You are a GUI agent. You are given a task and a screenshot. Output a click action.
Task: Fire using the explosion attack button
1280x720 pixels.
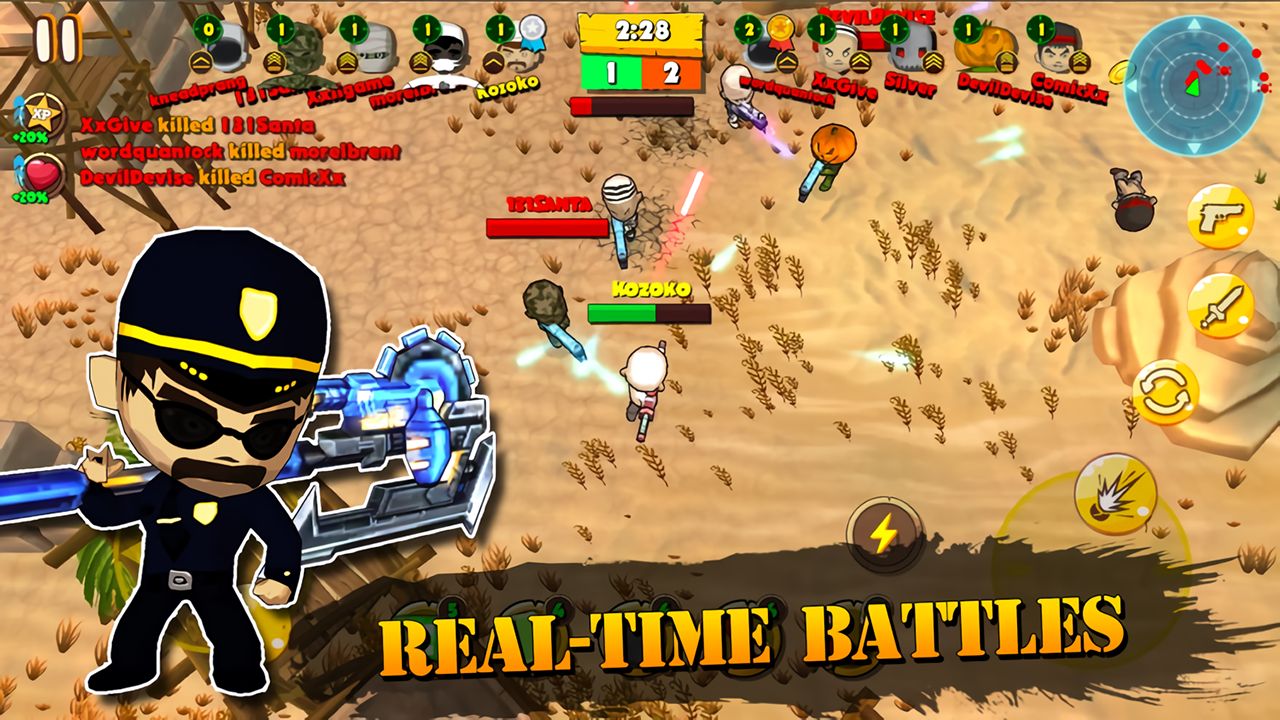(x=1115, y=495)
